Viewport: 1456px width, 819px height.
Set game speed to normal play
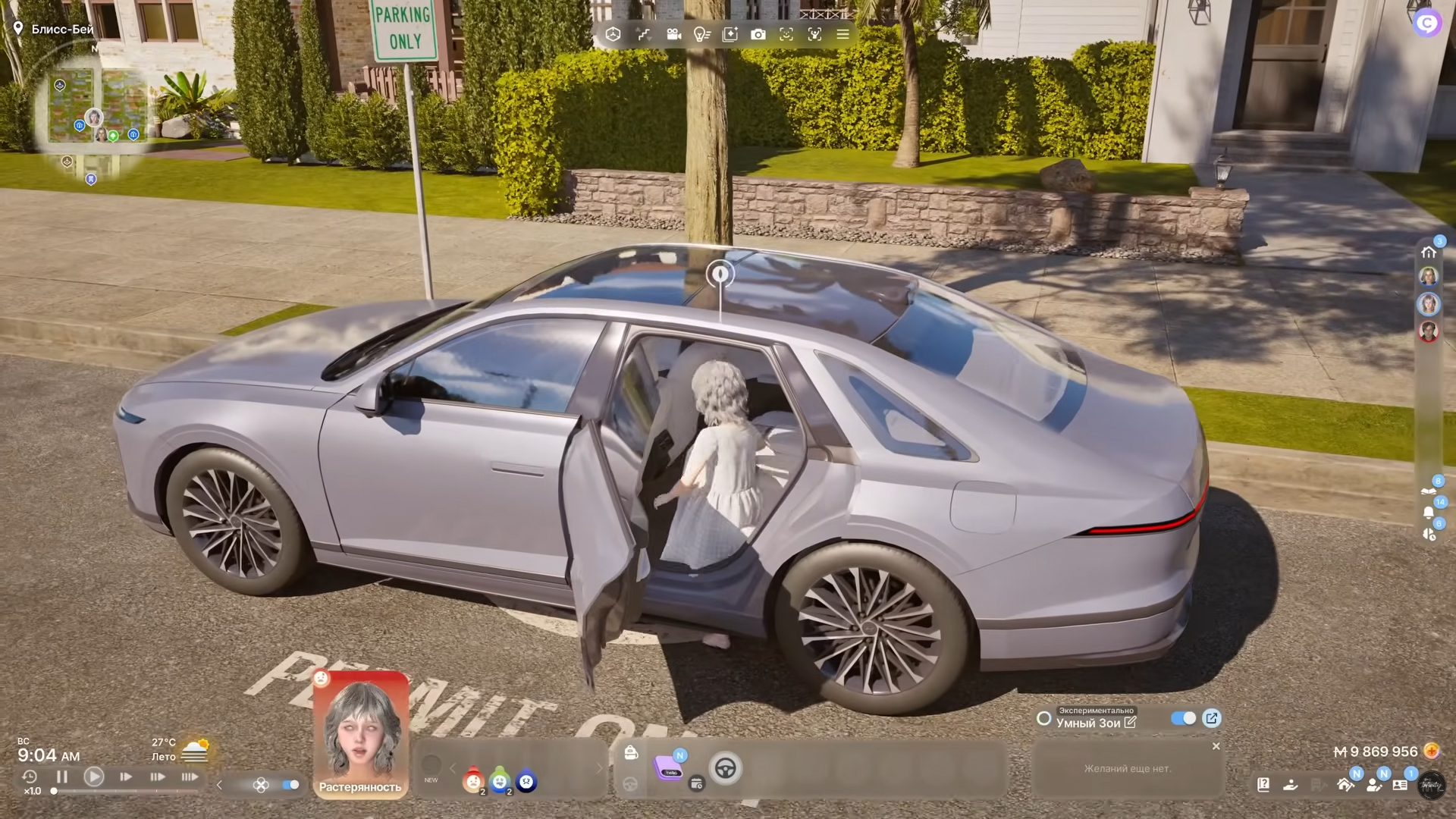94,777
